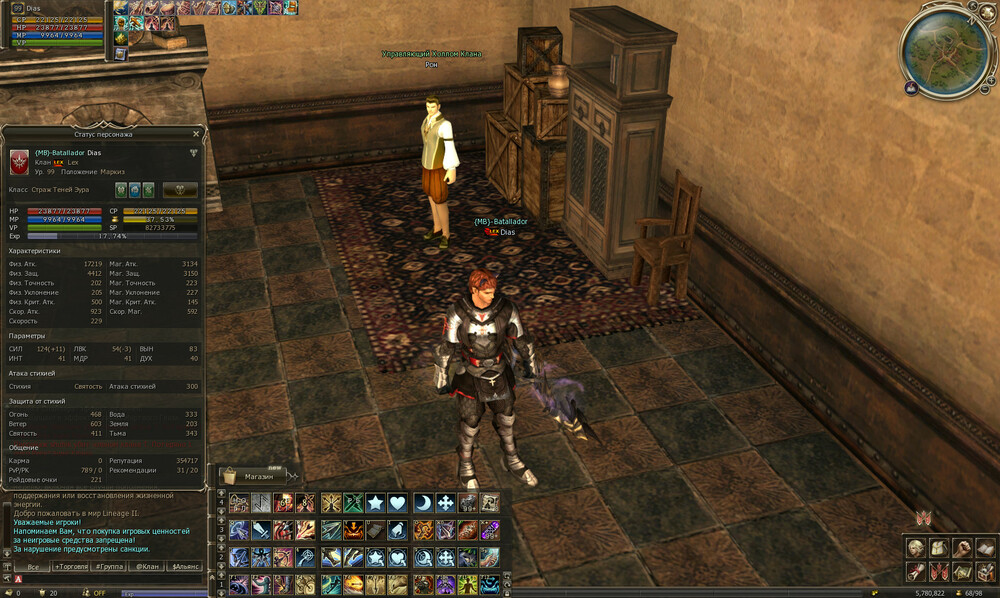Activate the solid white four-arrow cross icon
Screen dimensions: 1000x598
coord(444,503)
